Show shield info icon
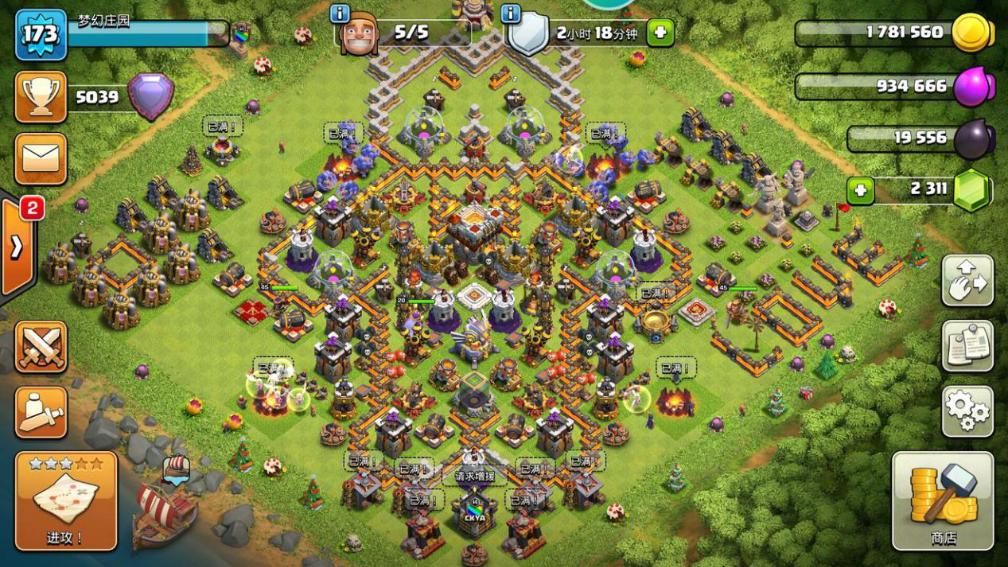 tap(512, 13)
